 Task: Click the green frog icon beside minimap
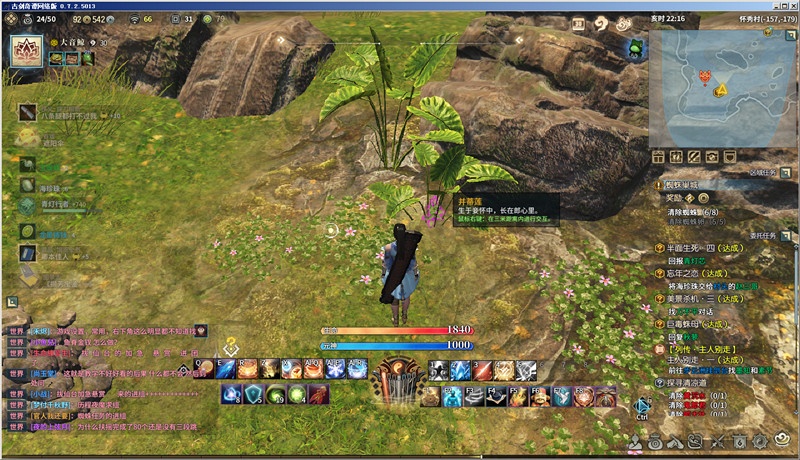[636, 46]
